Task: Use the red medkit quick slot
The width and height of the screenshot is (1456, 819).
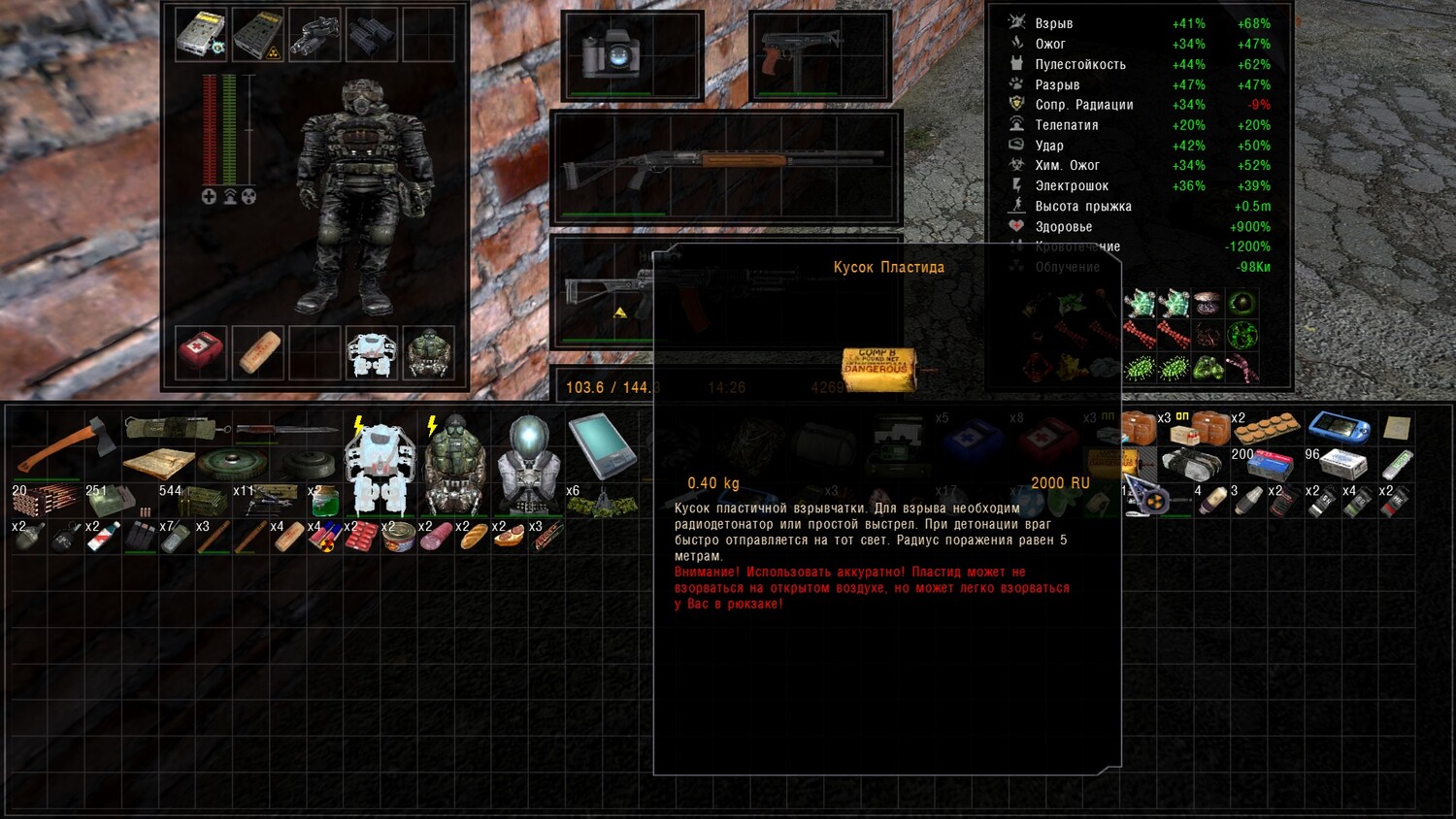Action: [x=202, y=352]
